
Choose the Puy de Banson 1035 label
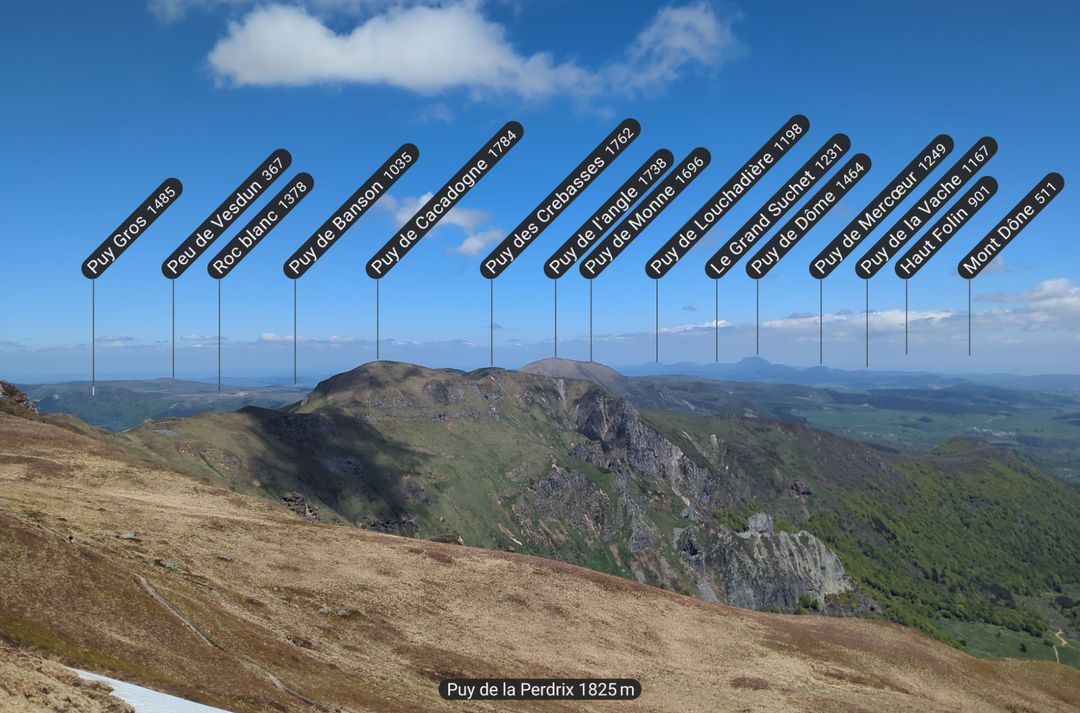coord(351,211)
